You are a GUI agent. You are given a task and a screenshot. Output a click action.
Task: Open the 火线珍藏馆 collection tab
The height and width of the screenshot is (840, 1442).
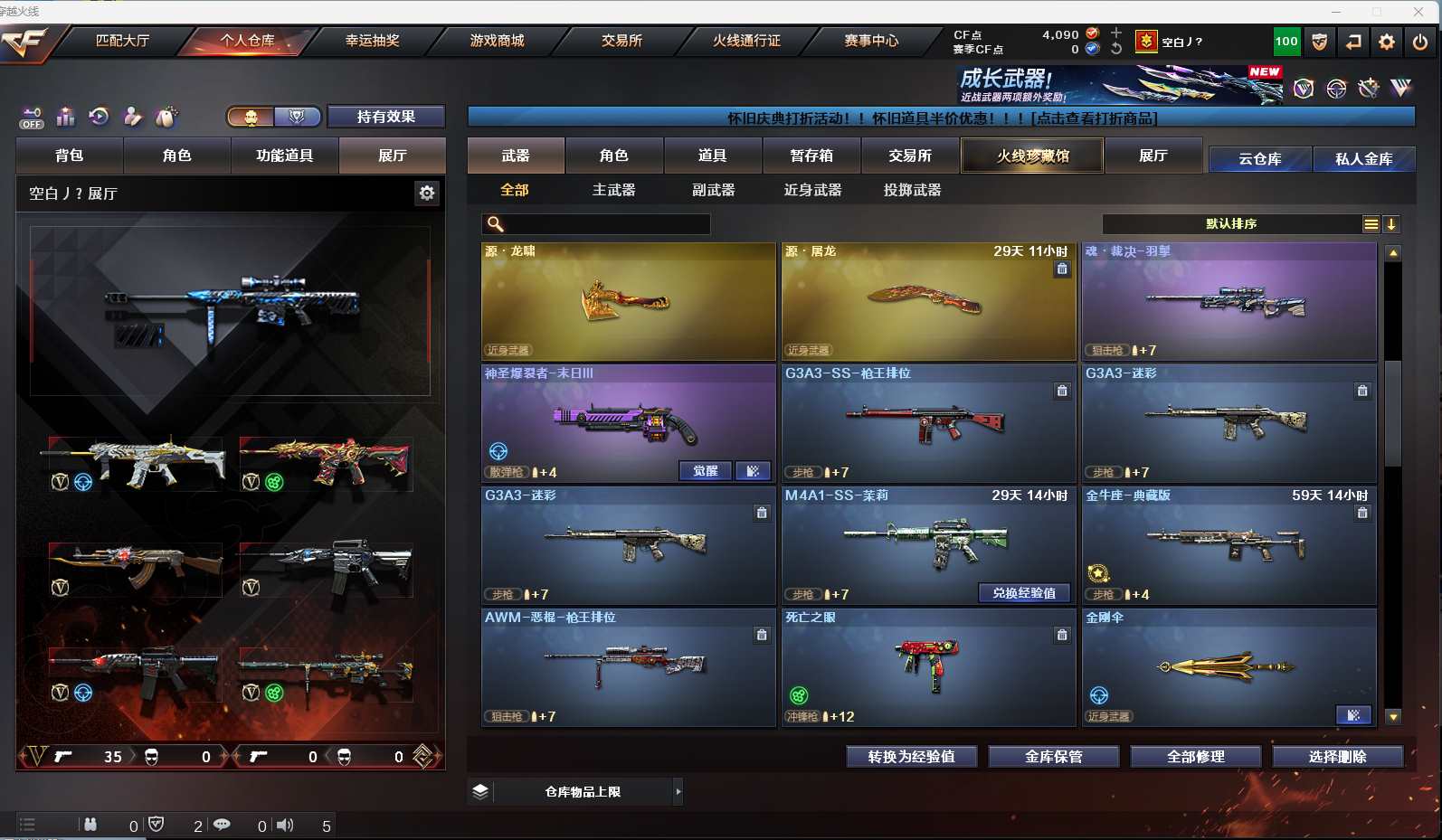pyautogui.click(x=1032, y=156)
